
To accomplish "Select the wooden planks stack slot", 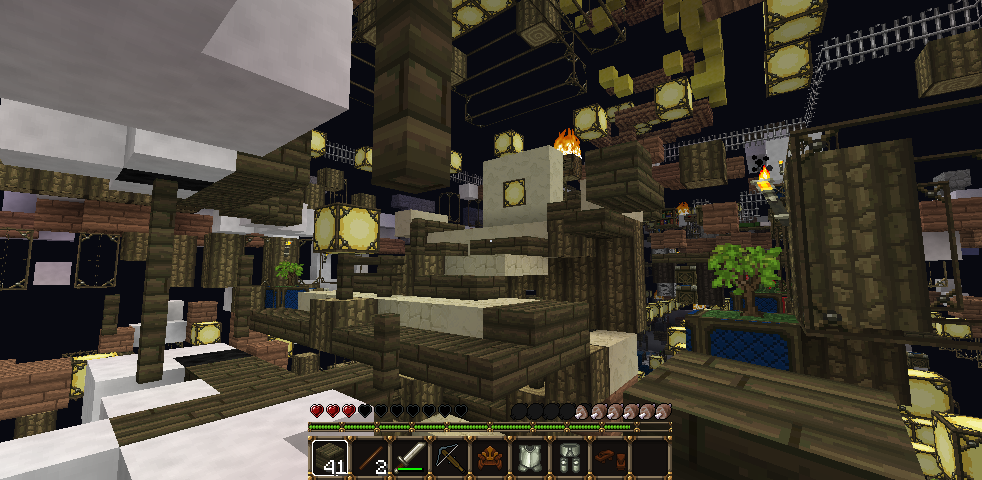I will 329,459.
